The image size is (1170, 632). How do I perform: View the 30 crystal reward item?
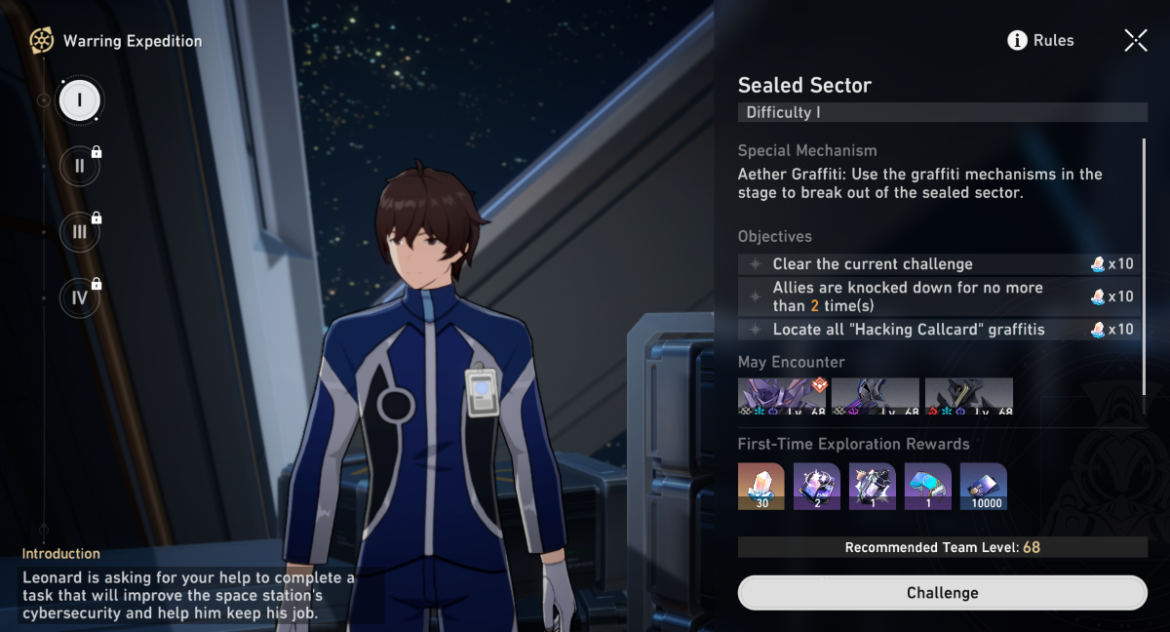coord(761,486)
